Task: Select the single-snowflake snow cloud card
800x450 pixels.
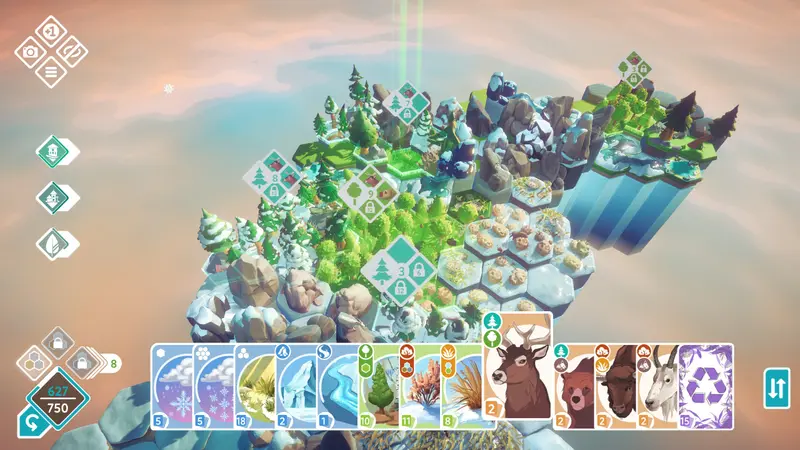Action: (x=172, y=386)
